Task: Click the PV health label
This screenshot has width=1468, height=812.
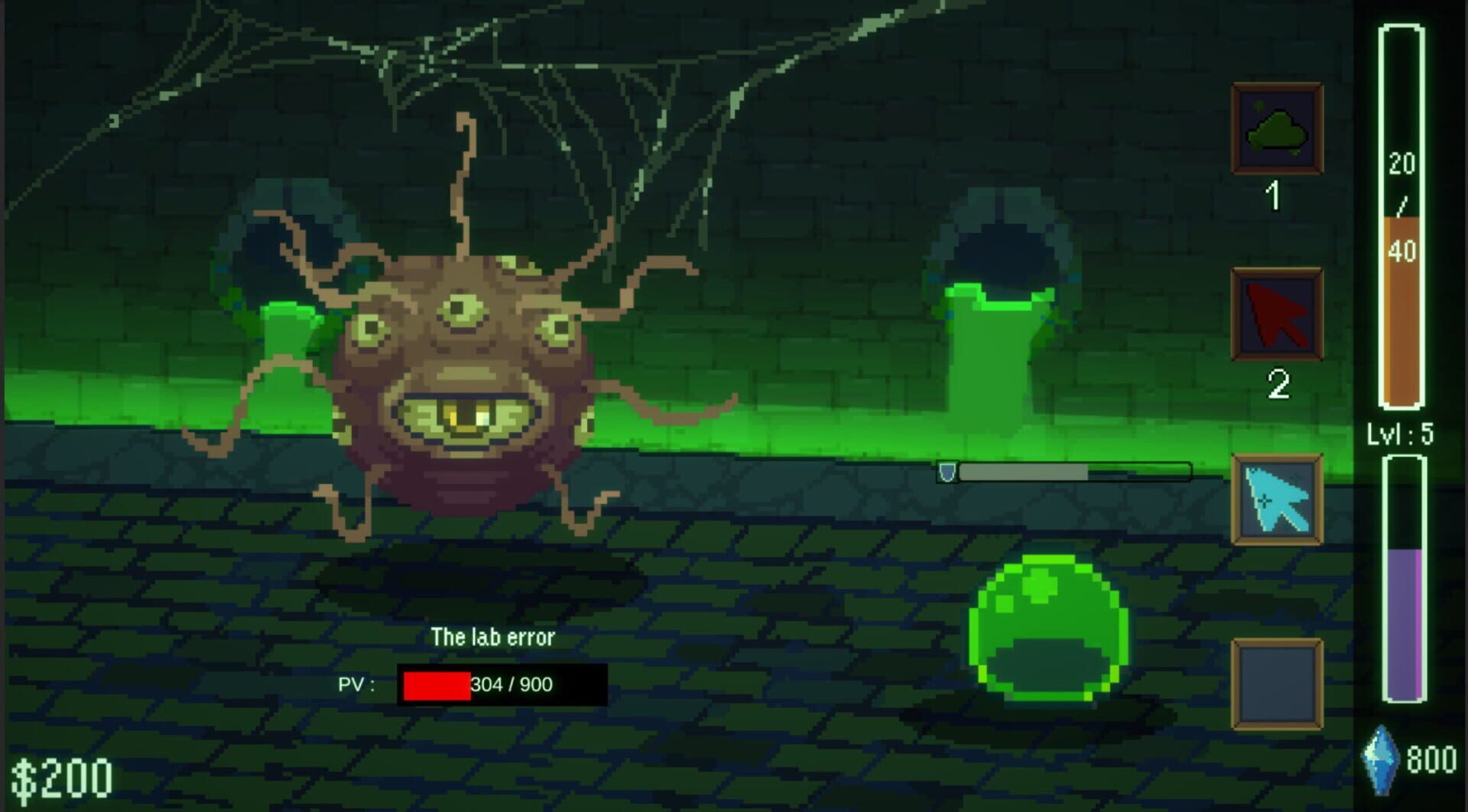Action: coord(356,685)
